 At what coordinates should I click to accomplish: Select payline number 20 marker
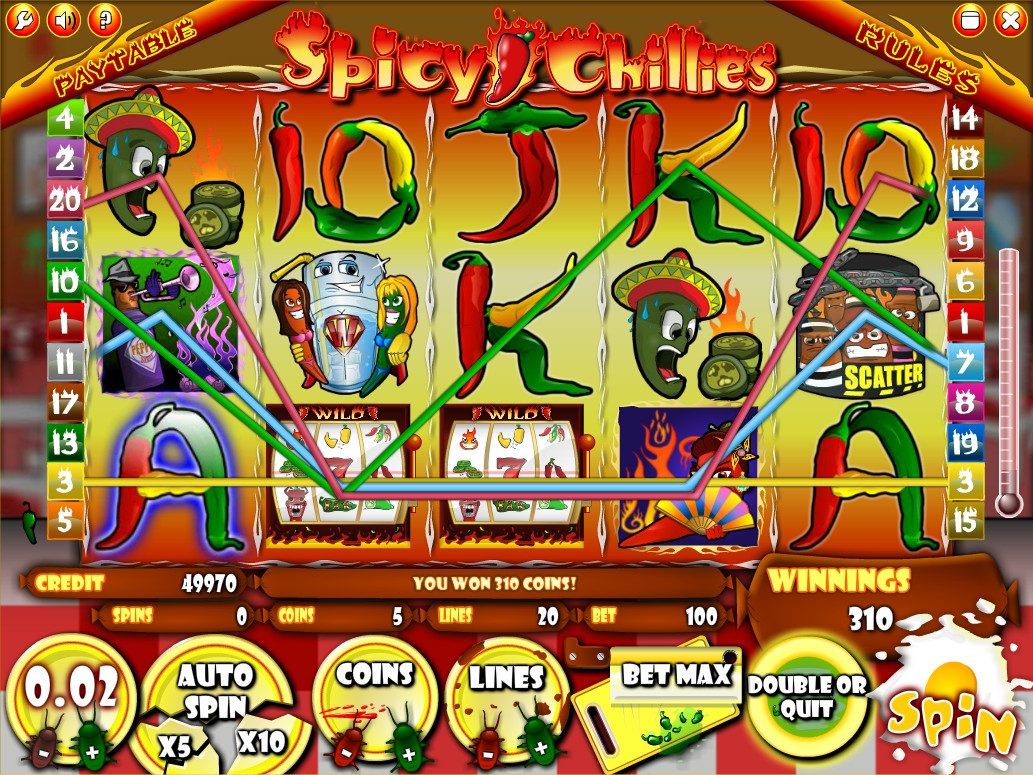pyautogui.click(x=65, y=200)
